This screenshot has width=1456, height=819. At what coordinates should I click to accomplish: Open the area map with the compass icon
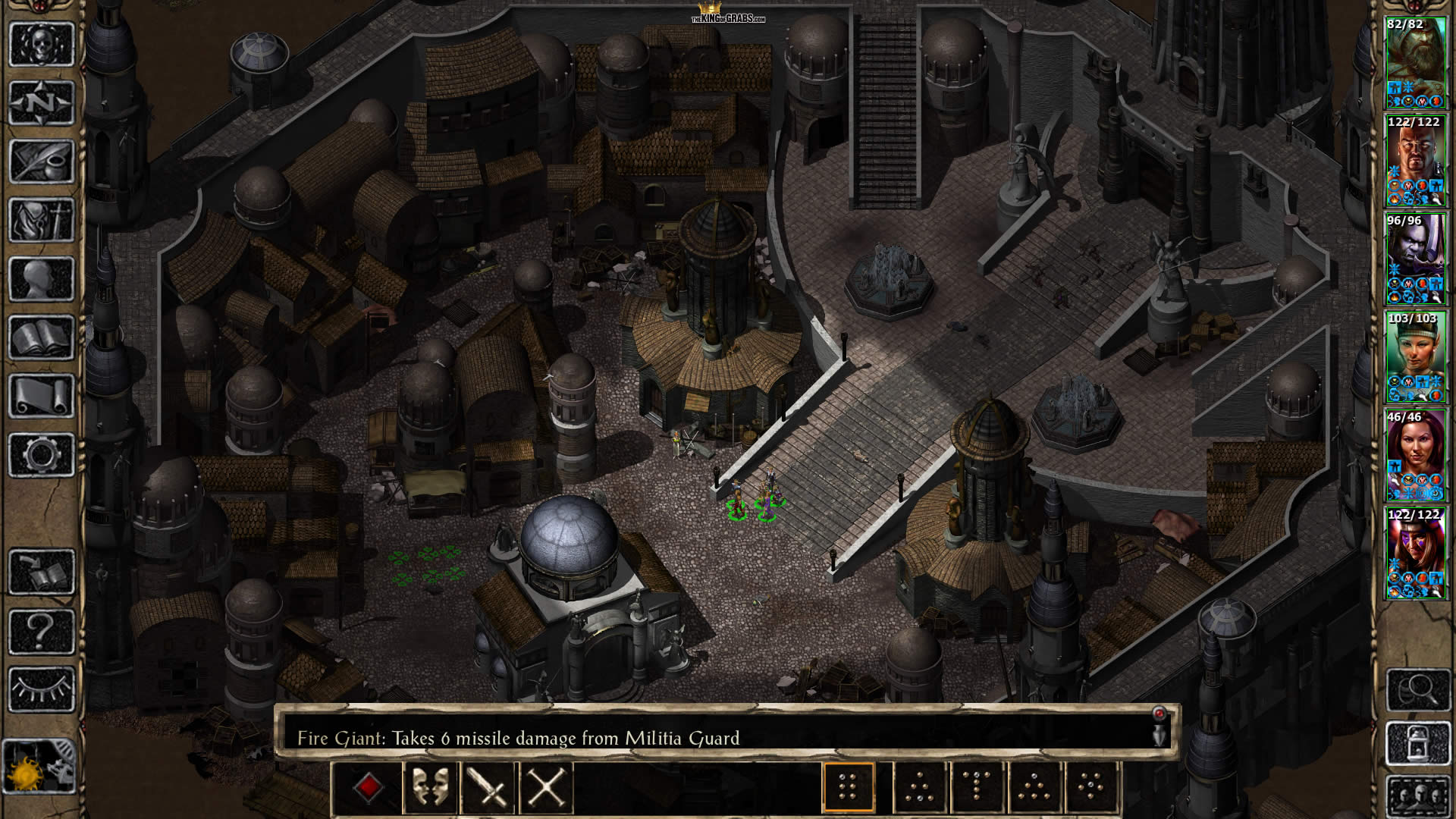pos(41,102)
